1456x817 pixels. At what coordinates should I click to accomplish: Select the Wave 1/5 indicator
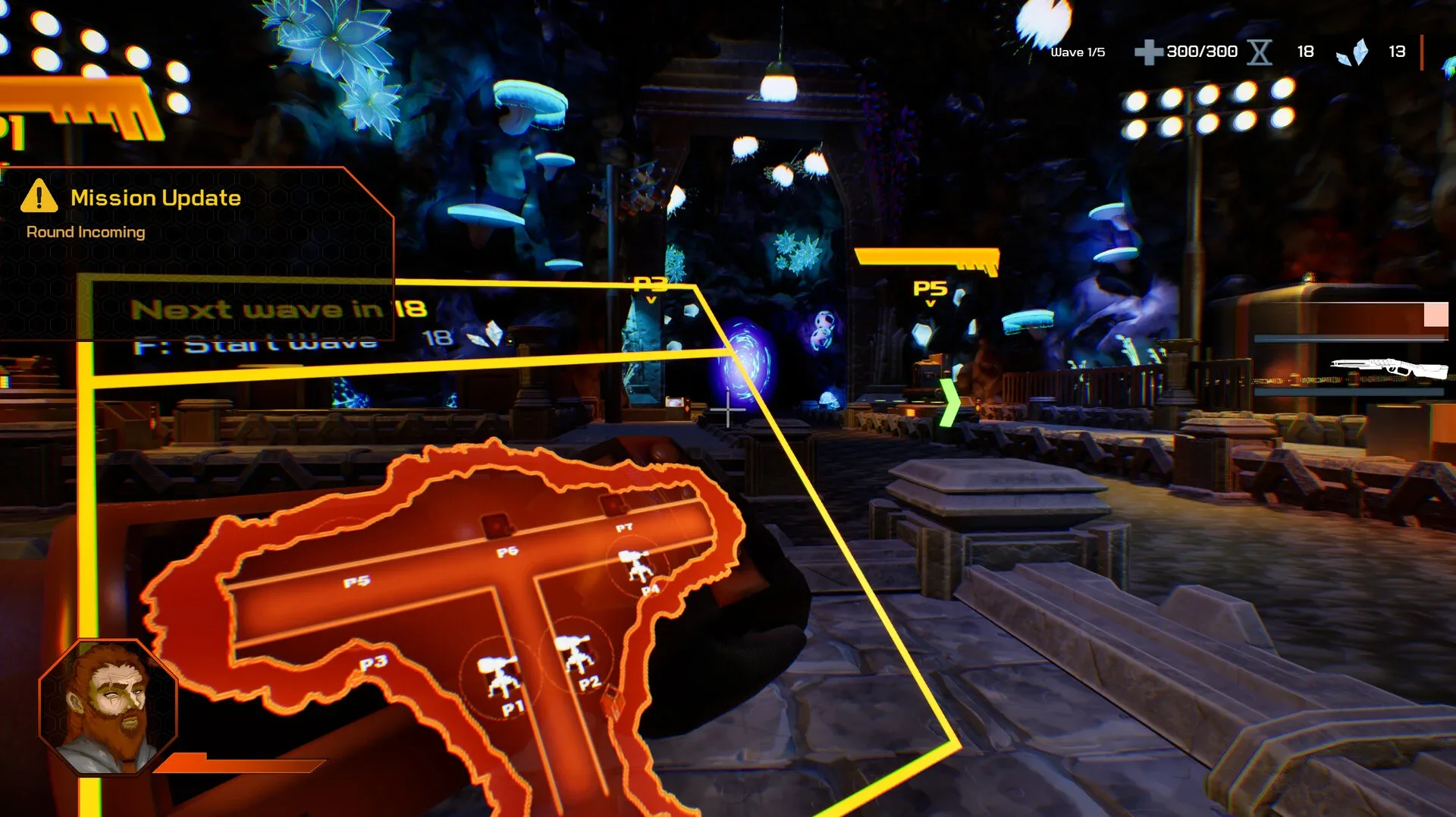[1078, 52]
